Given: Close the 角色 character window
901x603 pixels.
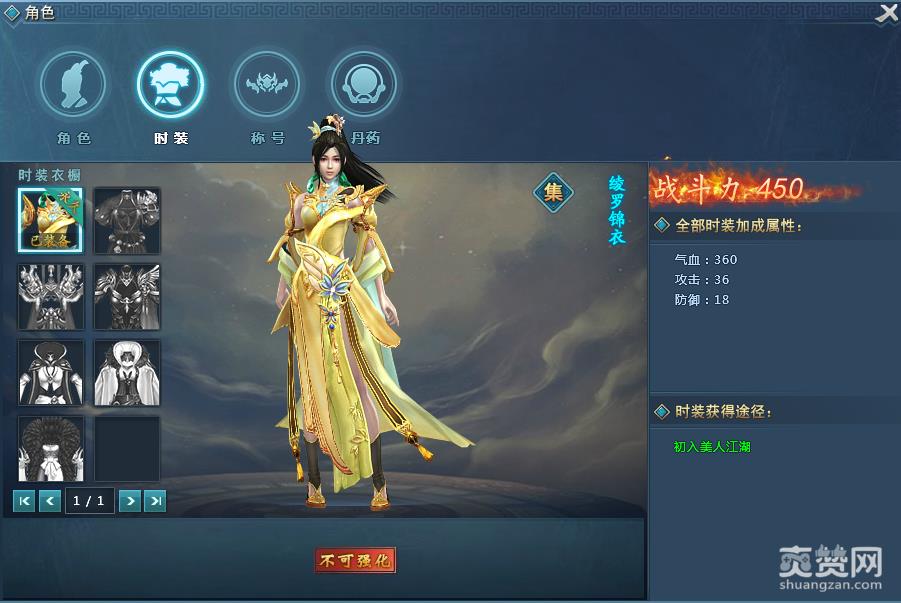Looking at the screenshot, I should 886,13.
